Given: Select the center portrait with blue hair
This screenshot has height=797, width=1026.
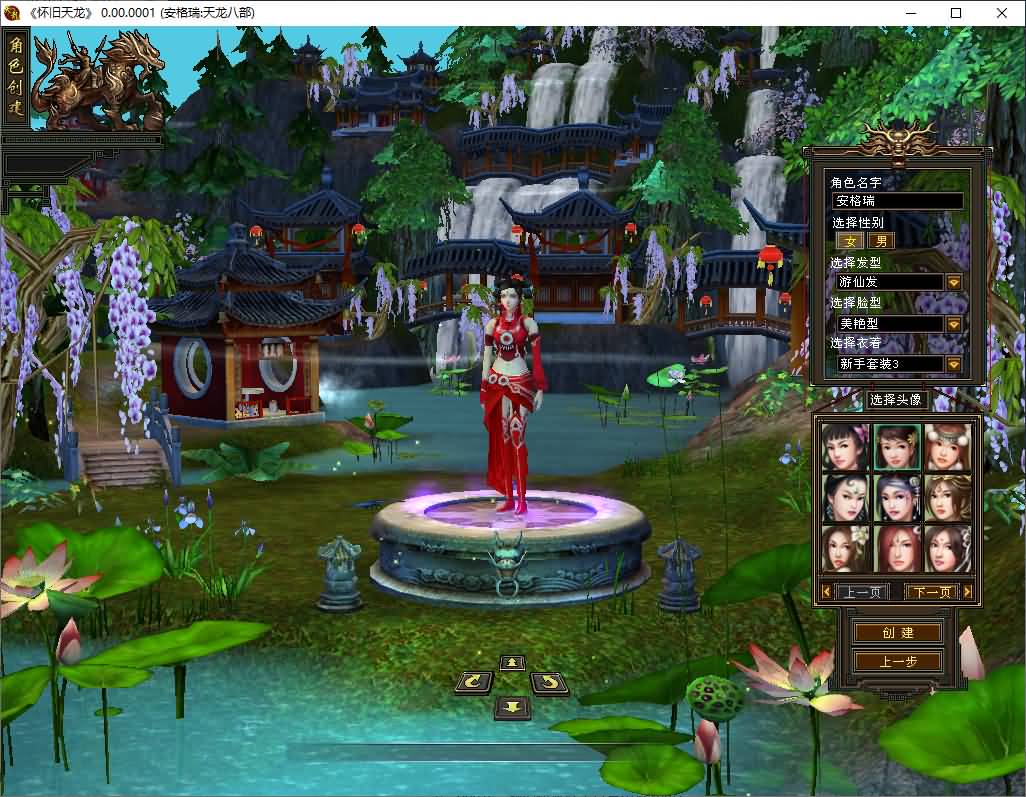Looking at the screenshot, I should pos(897,497).
